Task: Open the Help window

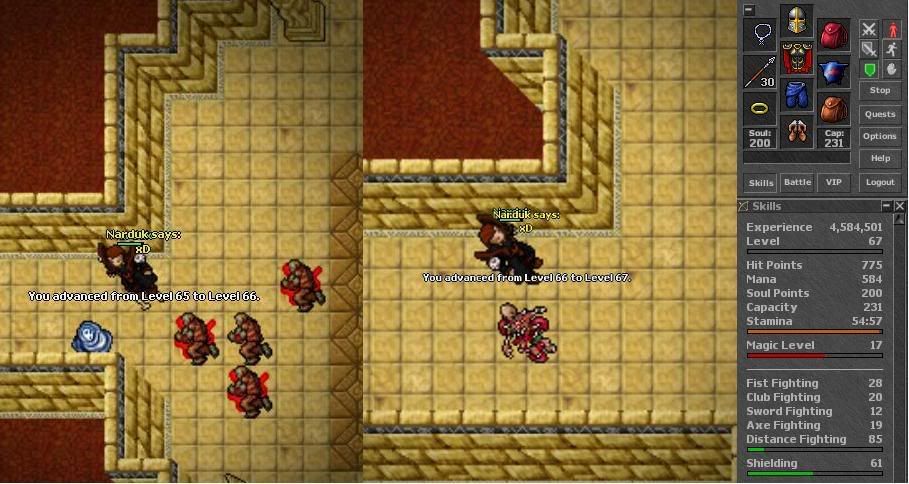Action: tap(880, 158)
